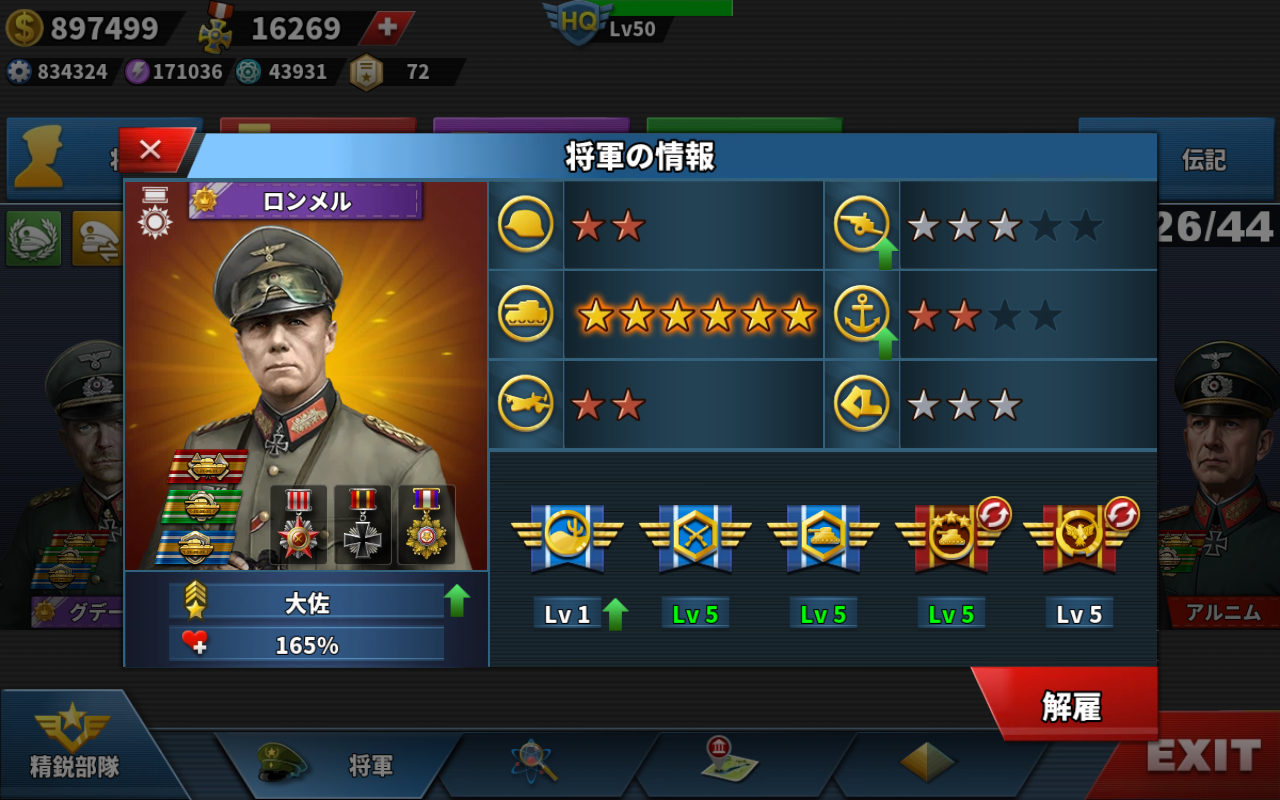Swap the red tank skill badge
The width and height of the screenshot is (1280, 800).
pos(993,514)
